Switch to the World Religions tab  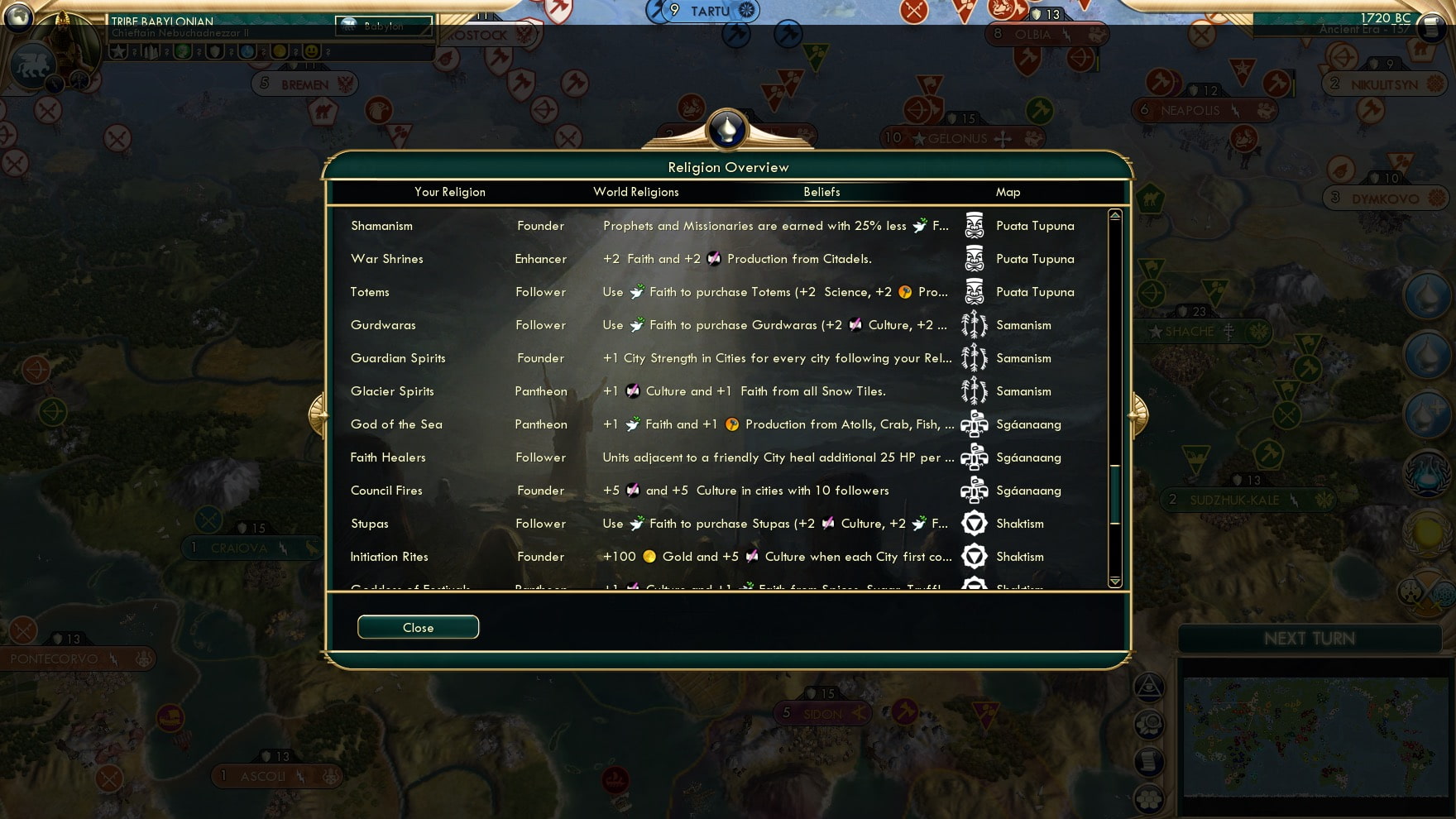click(635, 191)
